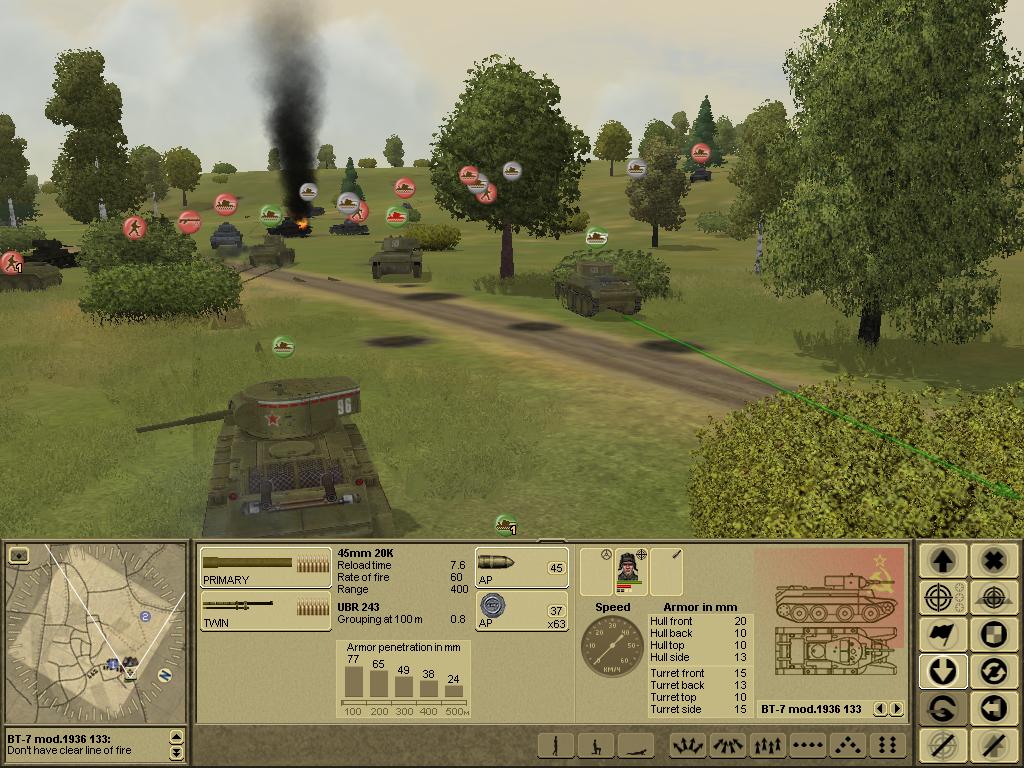Image resolution: width=1024 pixels, height=768 pixels.
Task: Choose the single line formation of four dots
Action: tap(806, 746)
